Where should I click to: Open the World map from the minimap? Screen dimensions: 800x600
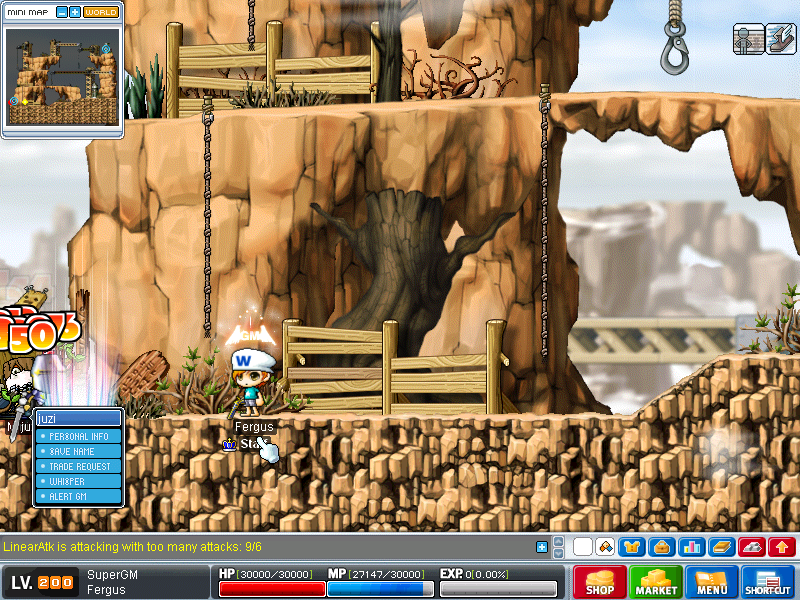(100, 12)
